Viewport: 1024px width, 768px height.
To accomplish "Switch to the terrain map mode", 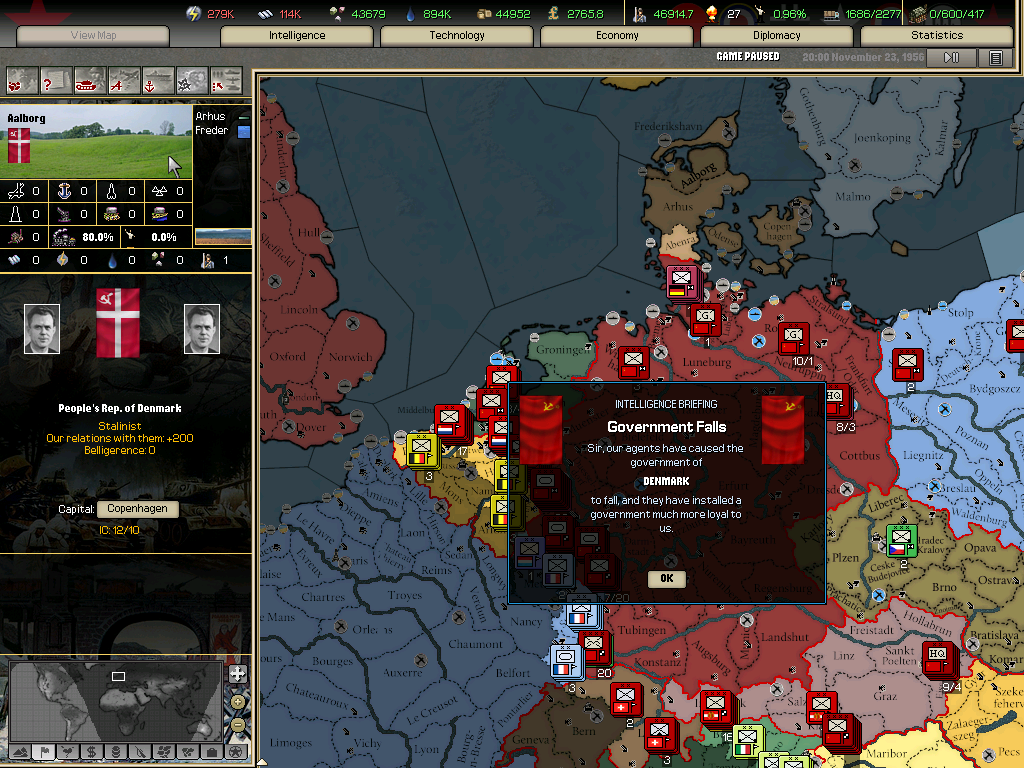I will [18, 751].
